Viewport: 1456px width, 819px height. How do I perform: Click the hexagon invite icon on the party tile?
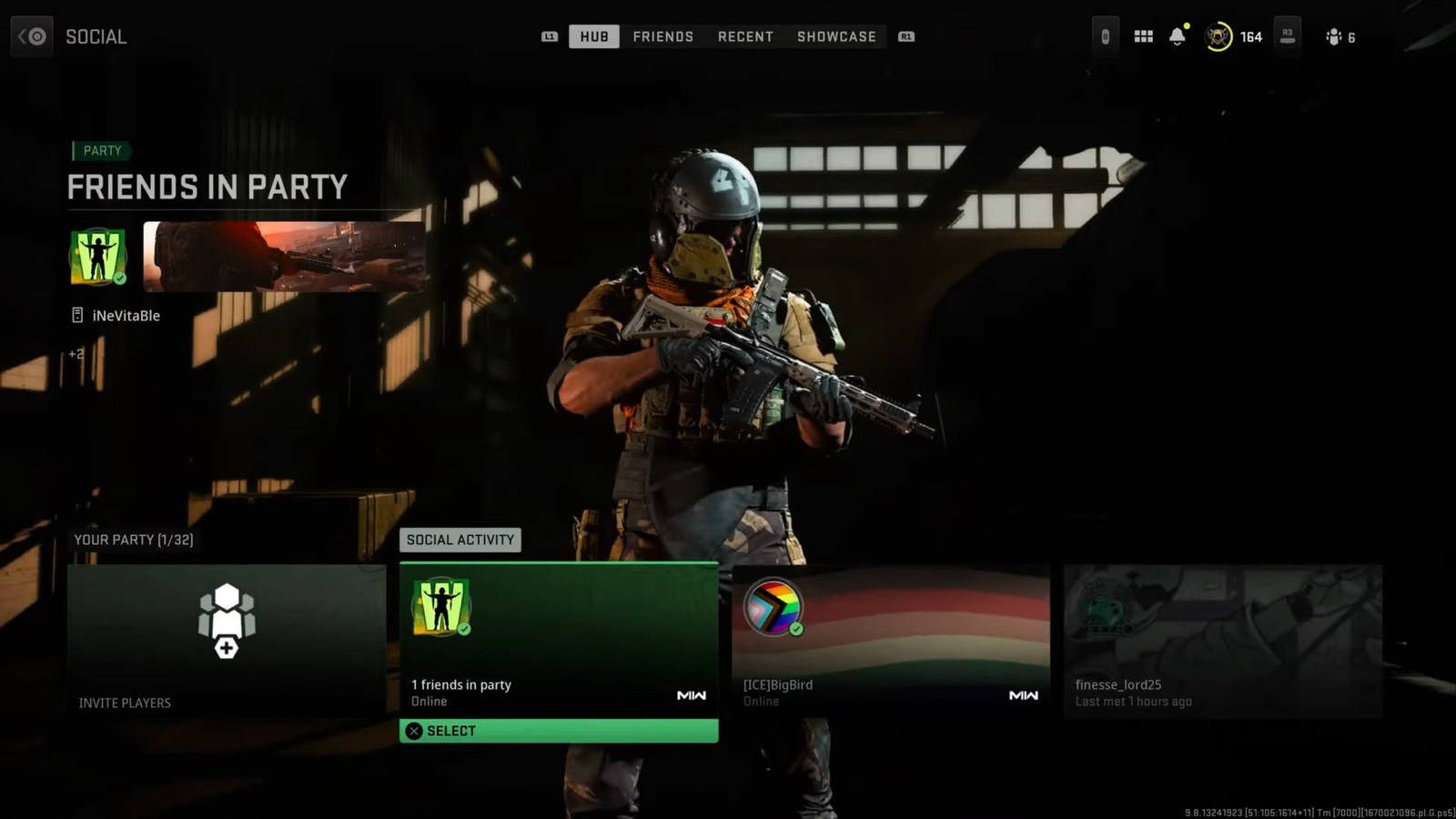[x=227, y=622]
